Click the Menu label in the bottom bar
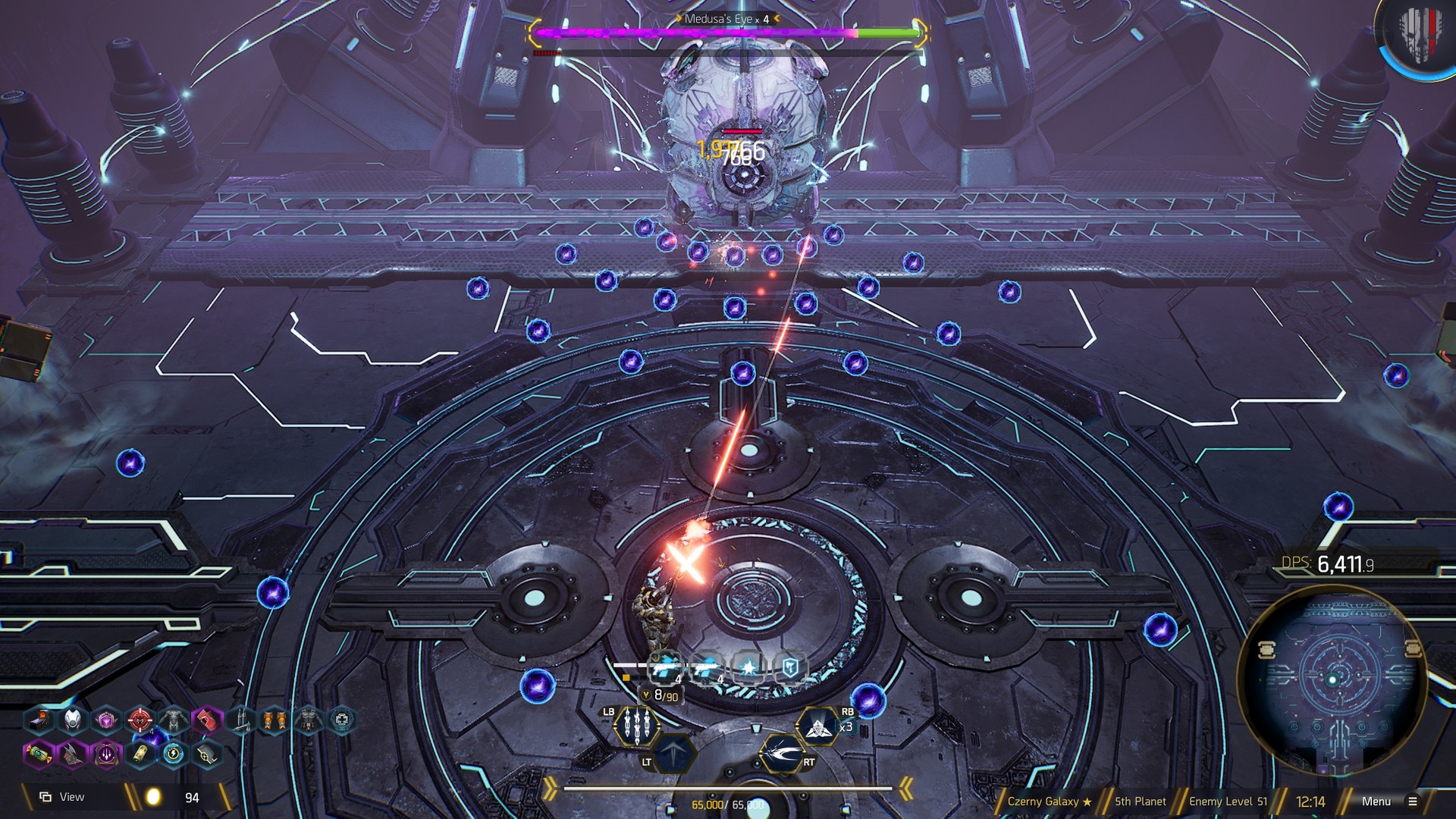 (1376, 800)
